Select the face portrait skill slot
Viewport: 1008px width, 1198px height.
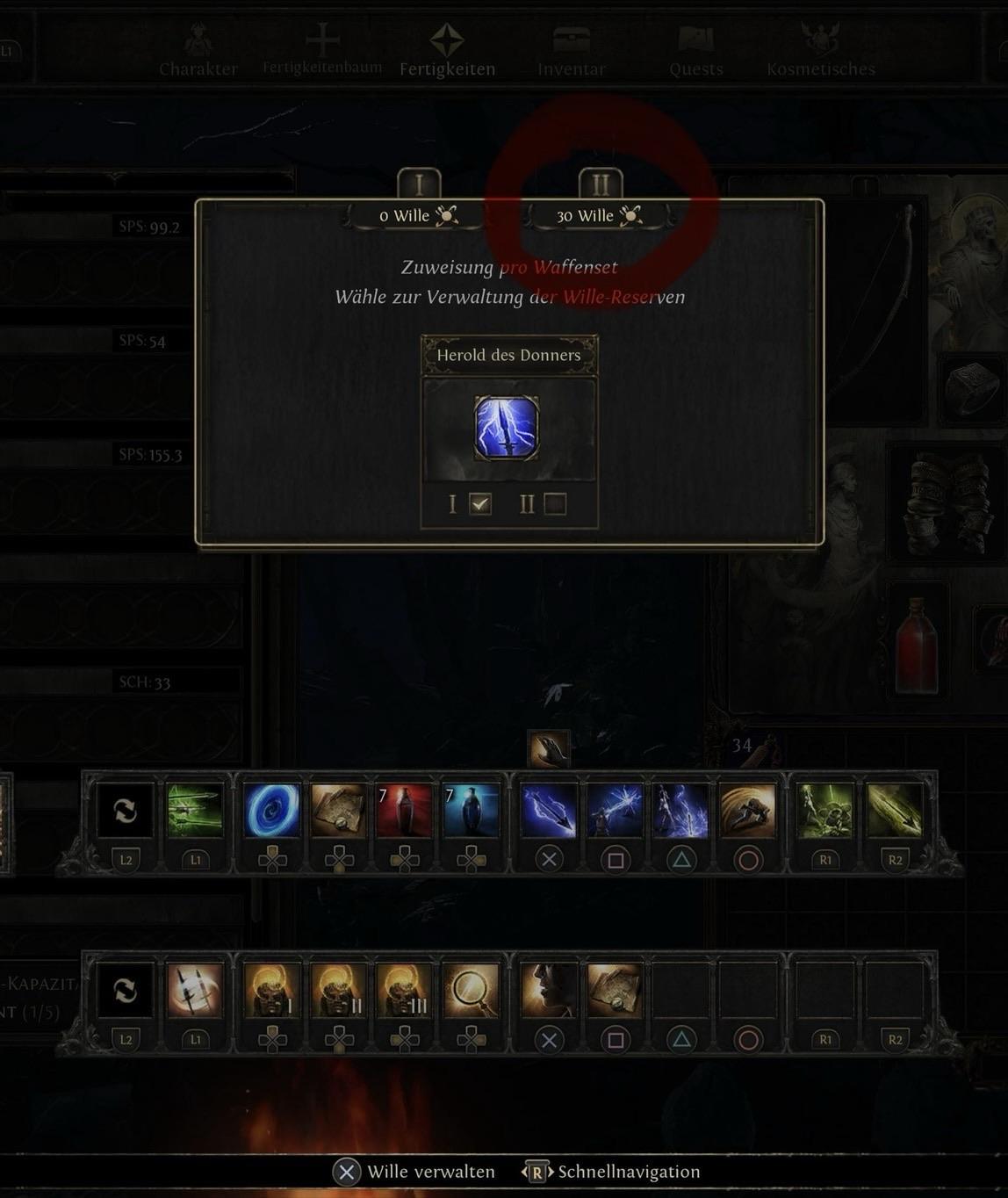click(549, 991)
